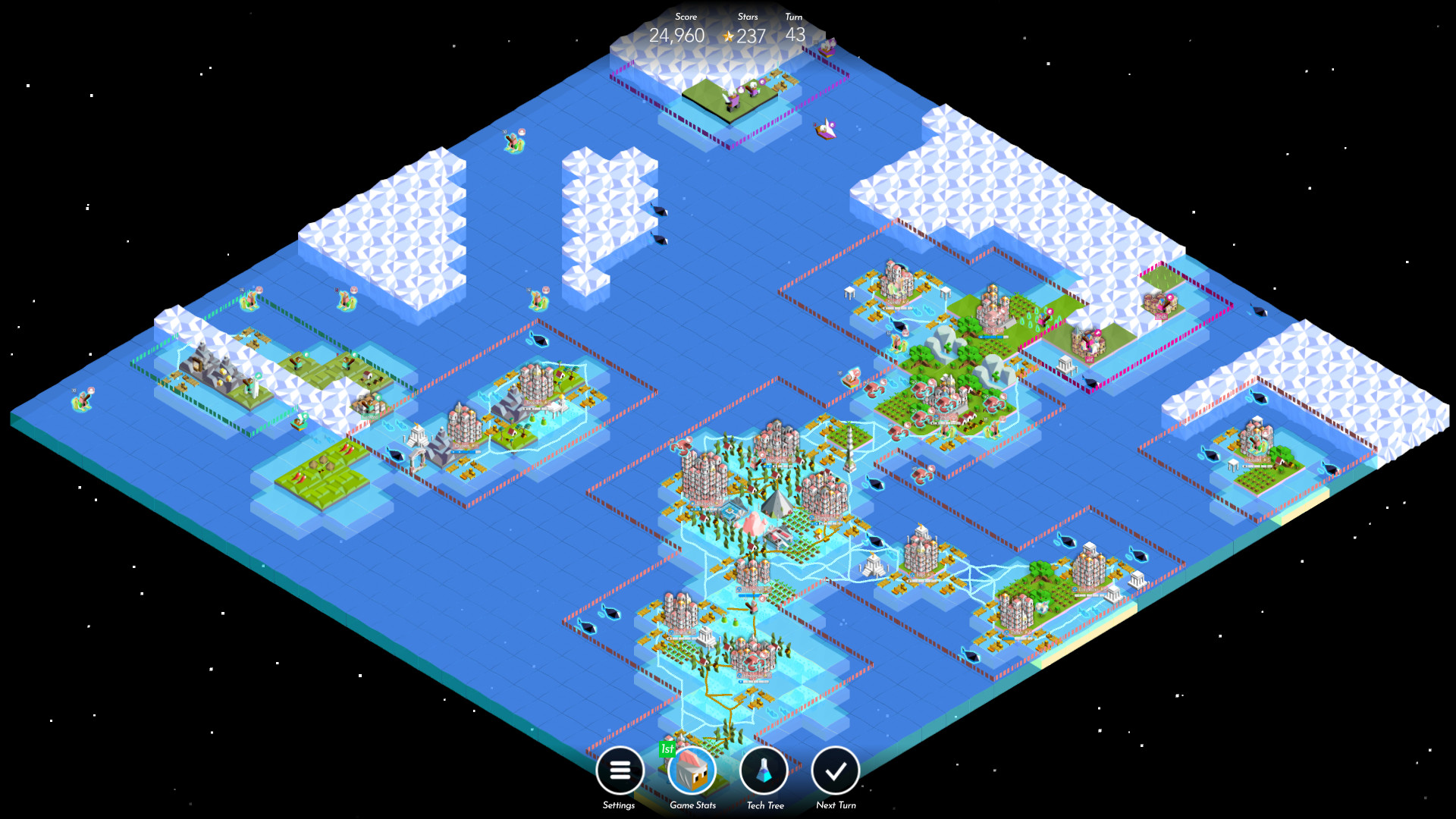The image size is (1456, 819).
Task: Open the Tech Tree
Action: pyautogui.click(x=764, y=770)
